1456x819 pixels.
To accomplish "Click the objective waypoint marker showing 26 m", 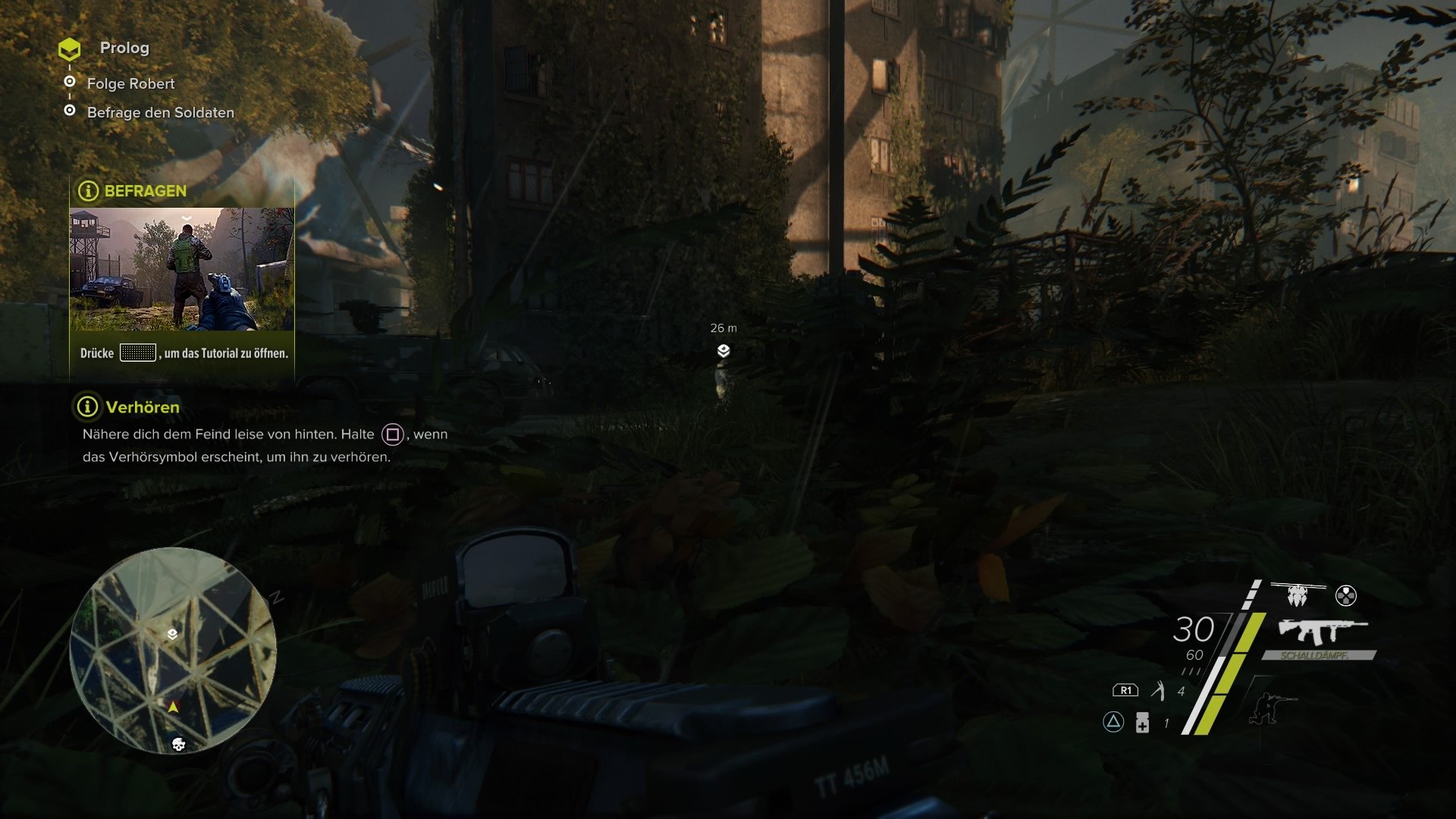I will [725, 350].
